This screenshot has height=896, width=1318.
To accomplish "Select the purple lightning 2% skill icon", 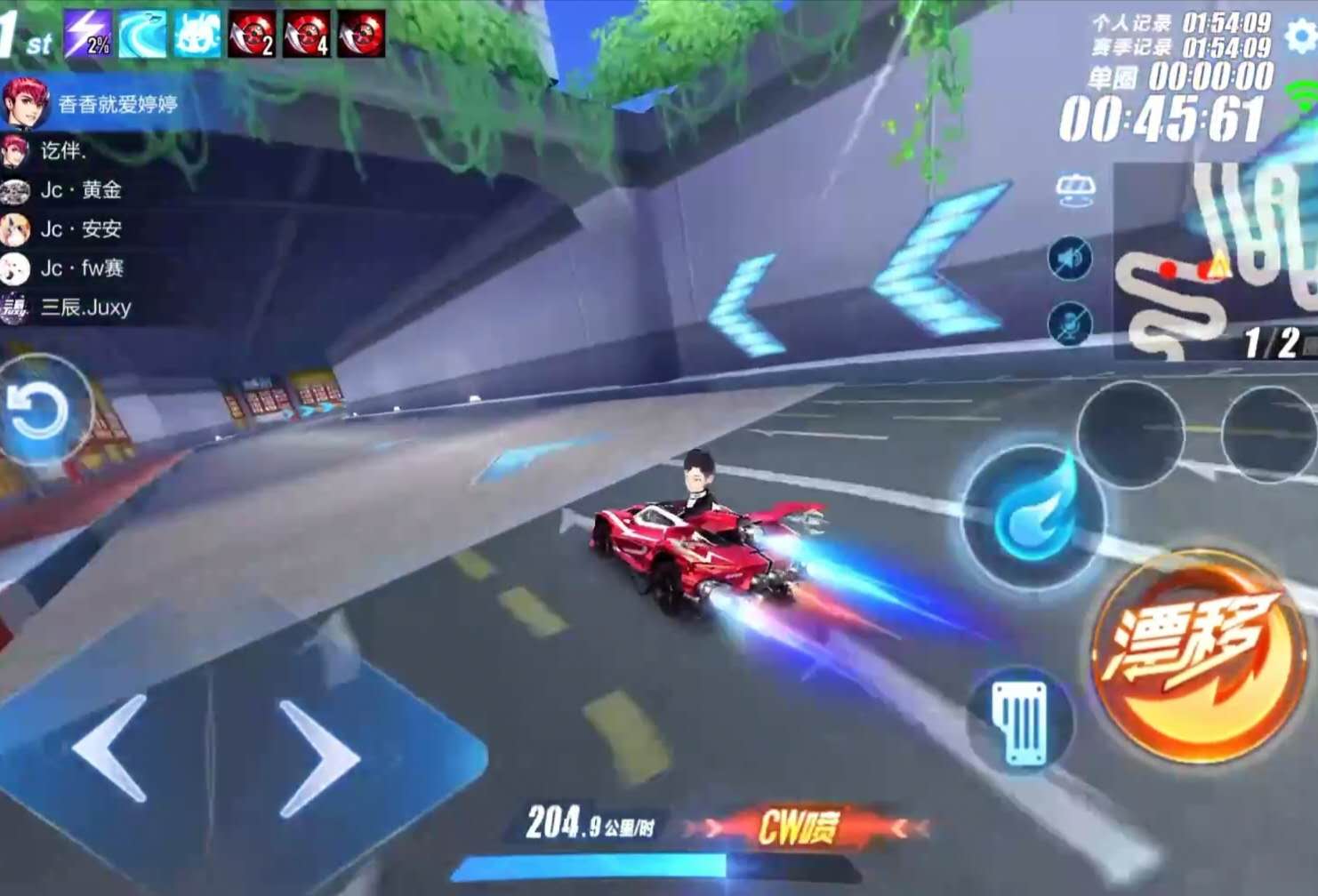I will tap(88, 35).
